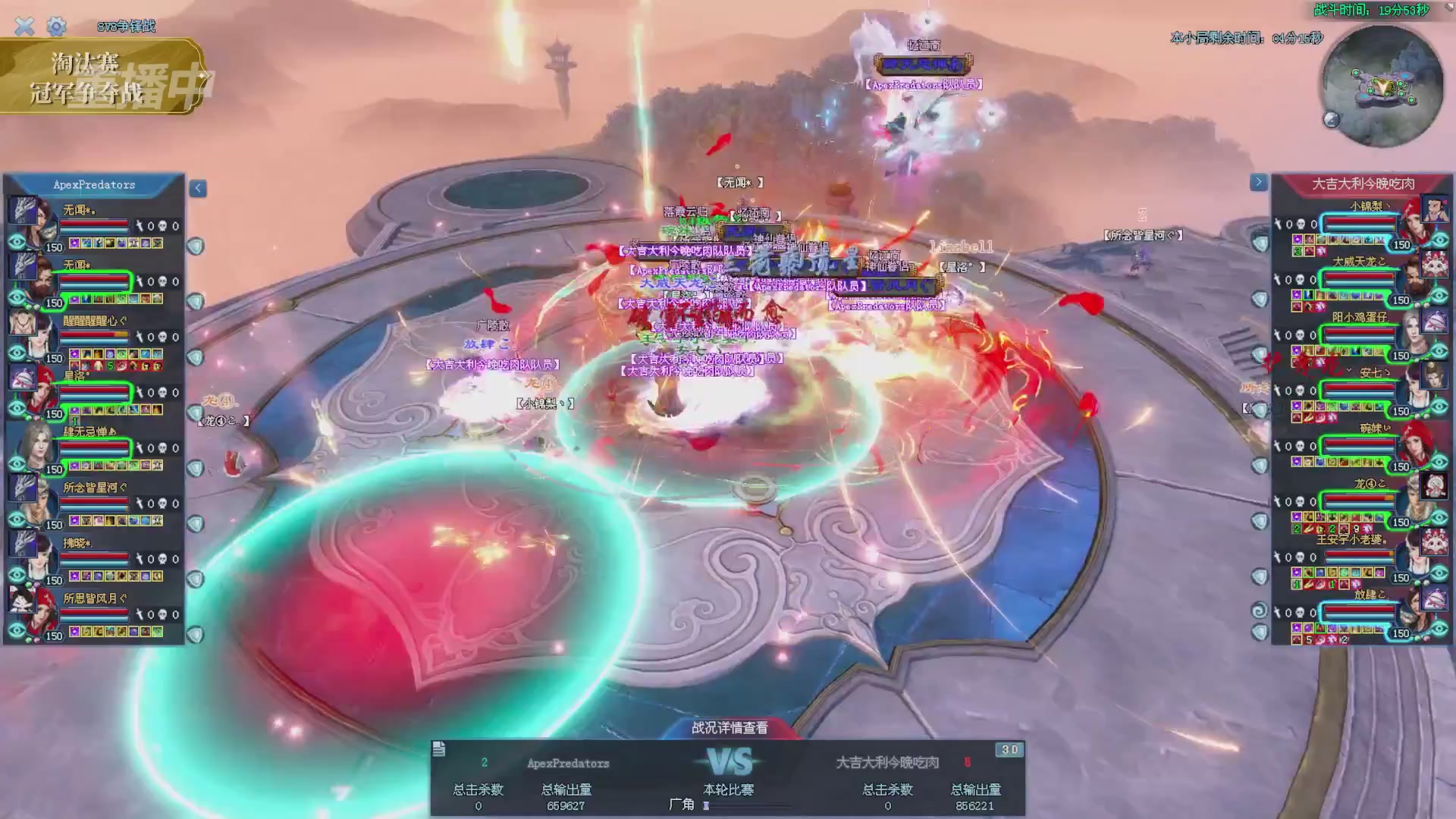Click the document log icon on the scoreboard

coord(438,750)
